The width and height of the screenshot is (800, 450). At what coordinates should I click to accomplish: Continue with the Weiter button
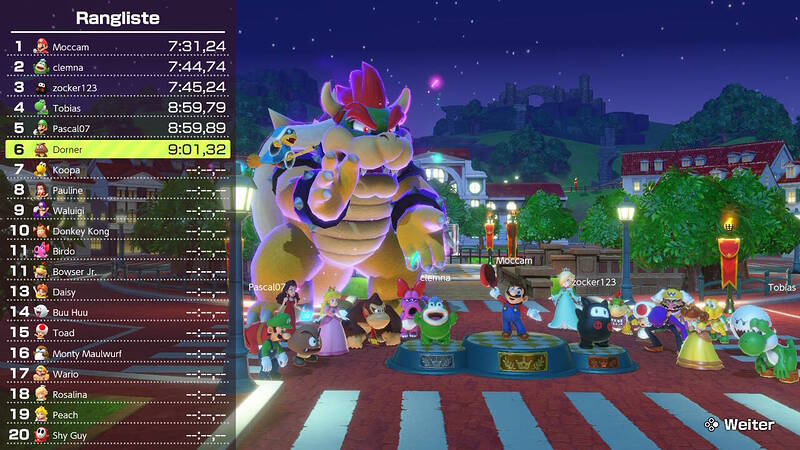[x=739, y=424]
